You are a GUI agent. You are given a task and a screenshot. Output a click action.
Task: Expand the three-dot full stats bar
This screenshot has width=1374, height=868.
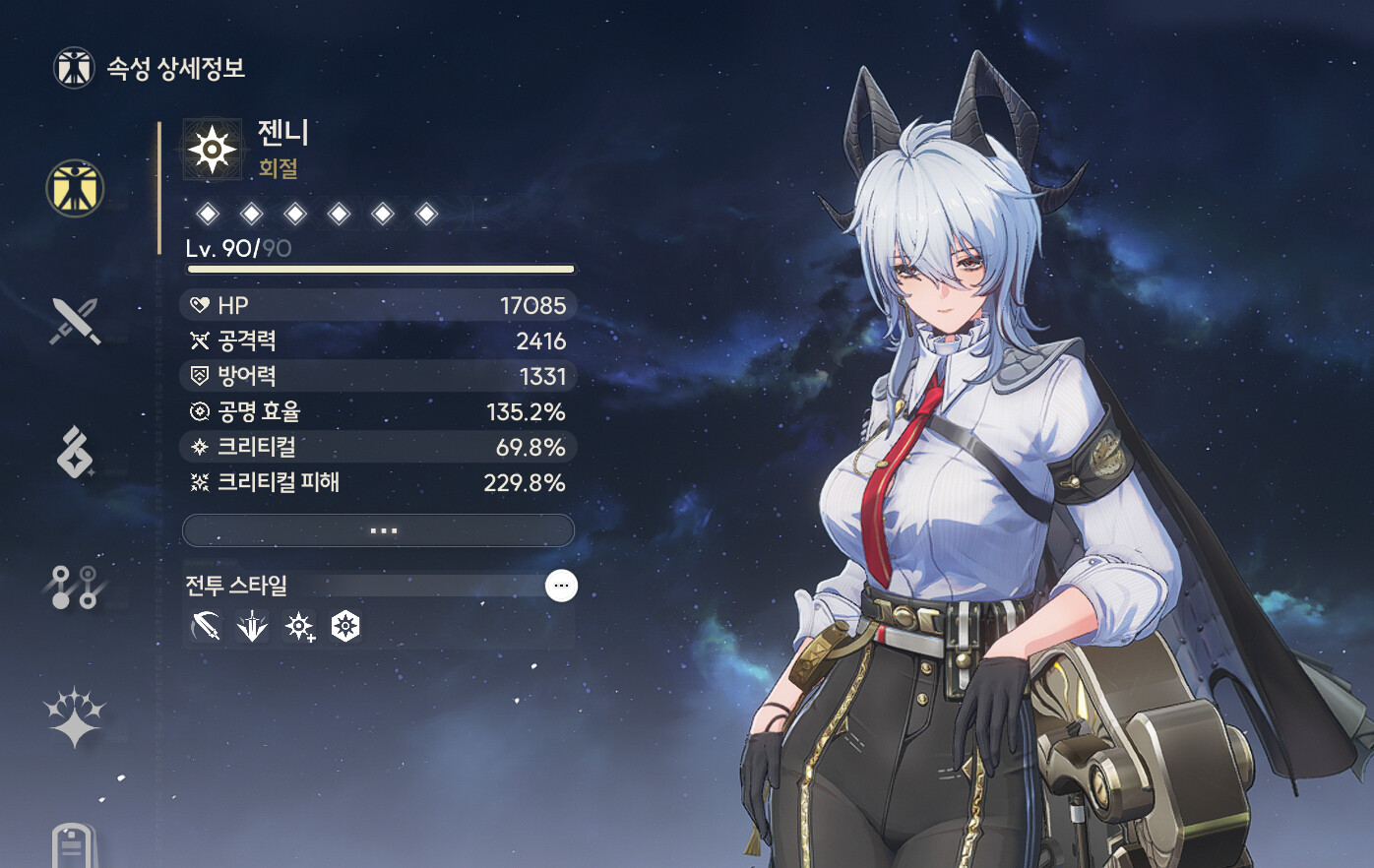pos(379,530)
